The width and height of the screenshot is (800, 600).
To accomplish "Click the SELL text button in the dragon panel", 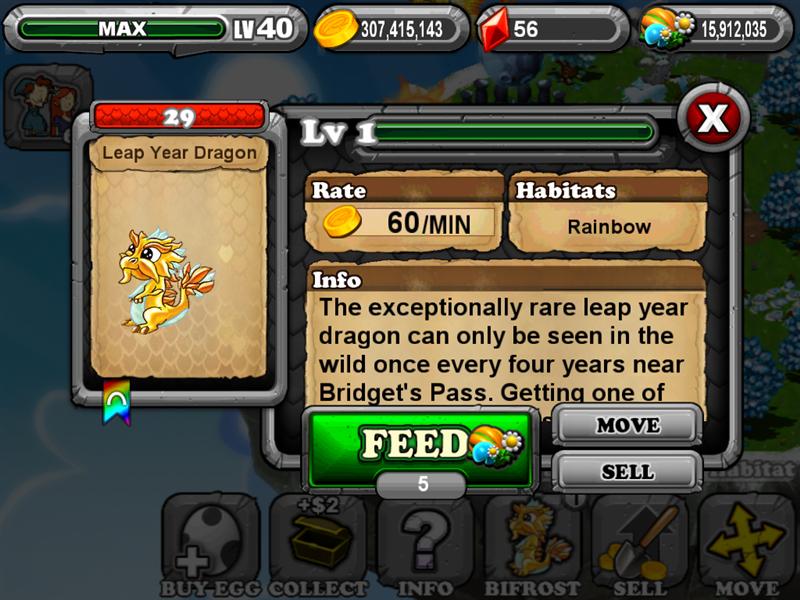I will coord(627,471).
